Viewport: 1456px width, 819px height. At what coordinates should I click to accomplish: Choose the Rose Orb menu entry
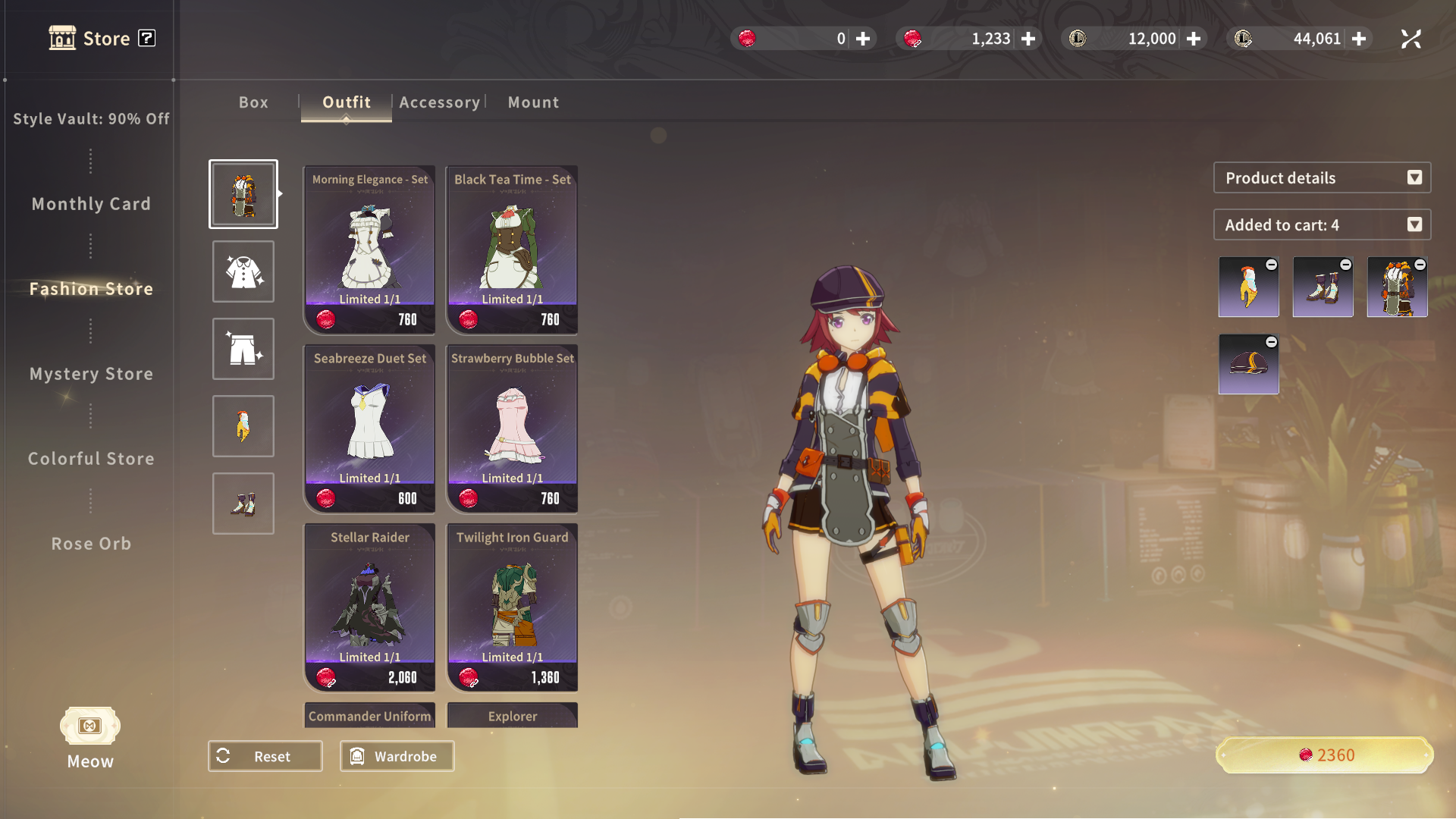point(91,544)
